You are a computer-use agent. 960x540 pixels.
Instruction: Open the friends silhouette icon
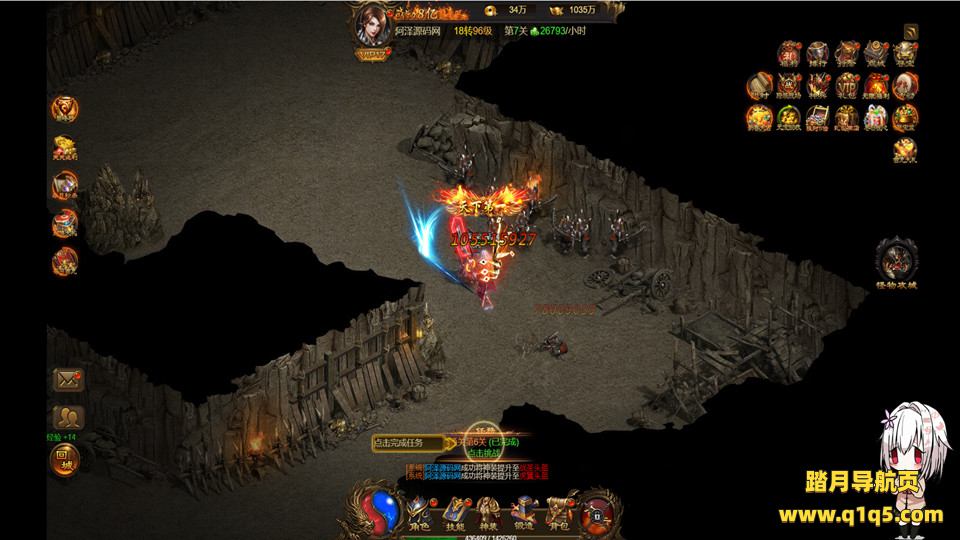(67, 418)
